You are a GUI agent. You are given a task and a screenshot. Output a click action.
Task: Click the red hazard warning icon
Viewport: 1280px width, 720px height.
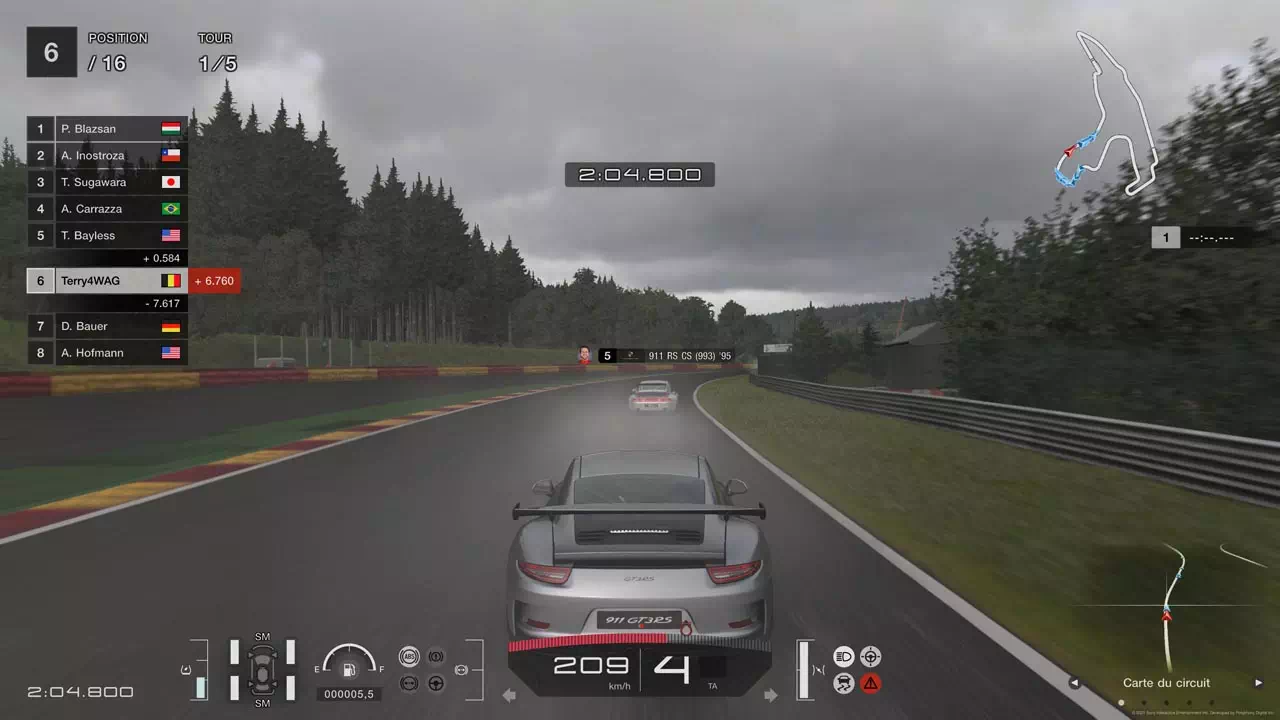tap(871, 684)
